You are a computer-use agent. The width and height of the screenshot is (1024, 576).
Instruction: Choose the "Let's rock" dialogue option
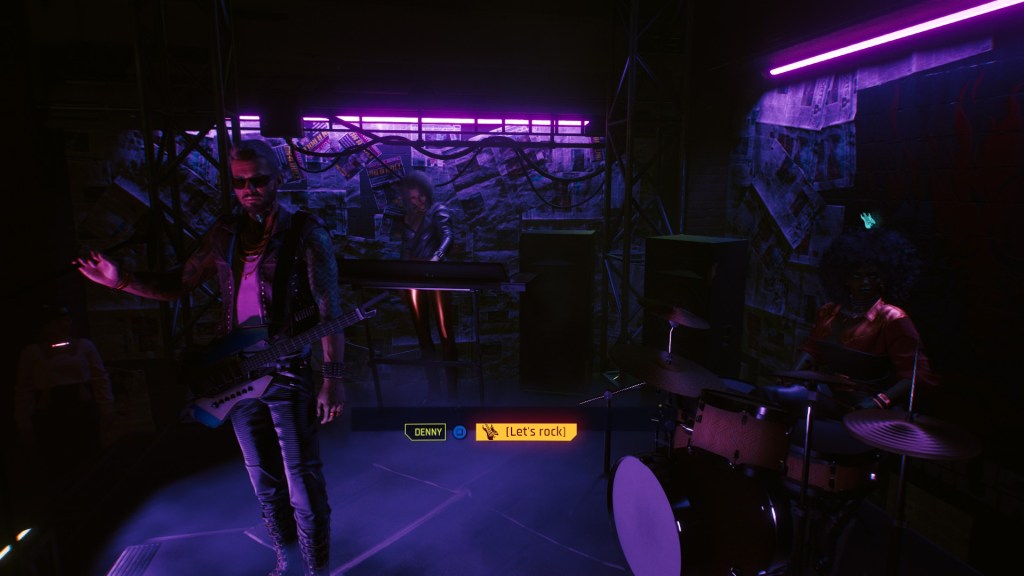tap(527, 432)
